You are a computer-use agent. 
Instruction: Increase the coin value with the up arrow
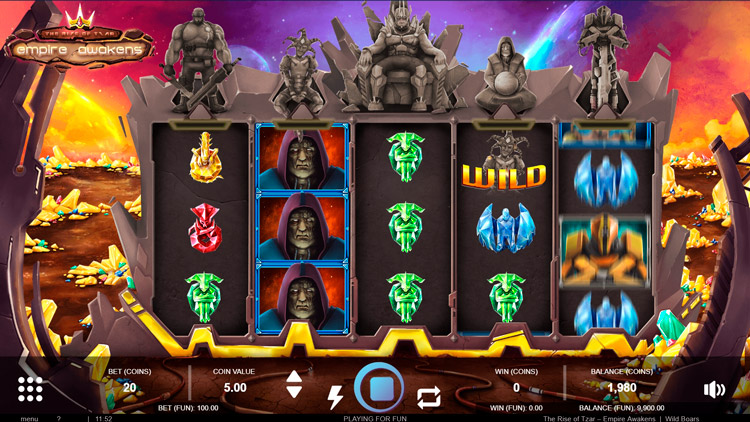tap(294, 377)
